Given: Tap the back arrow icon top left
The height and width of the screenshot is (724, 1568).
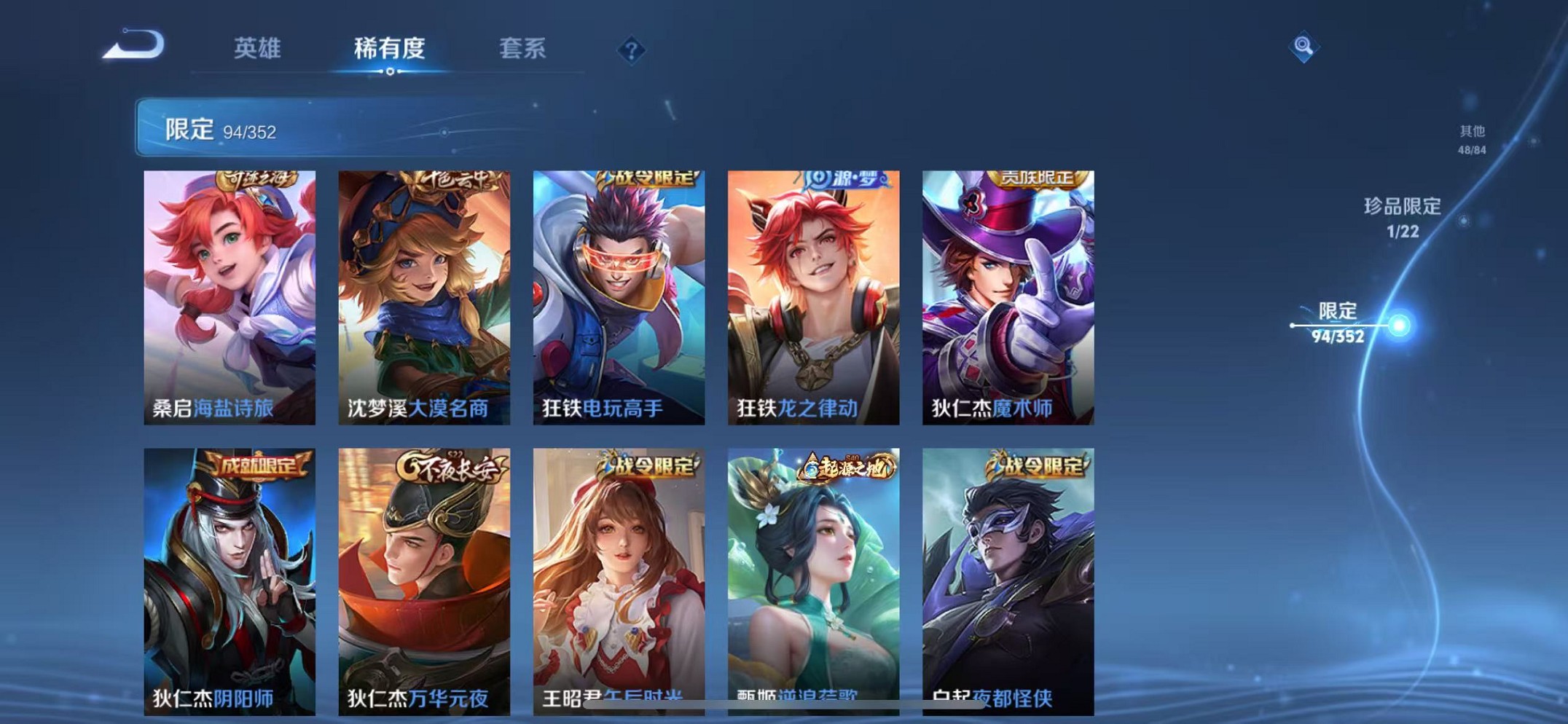Looking at the screenshot, I should 135,45.
